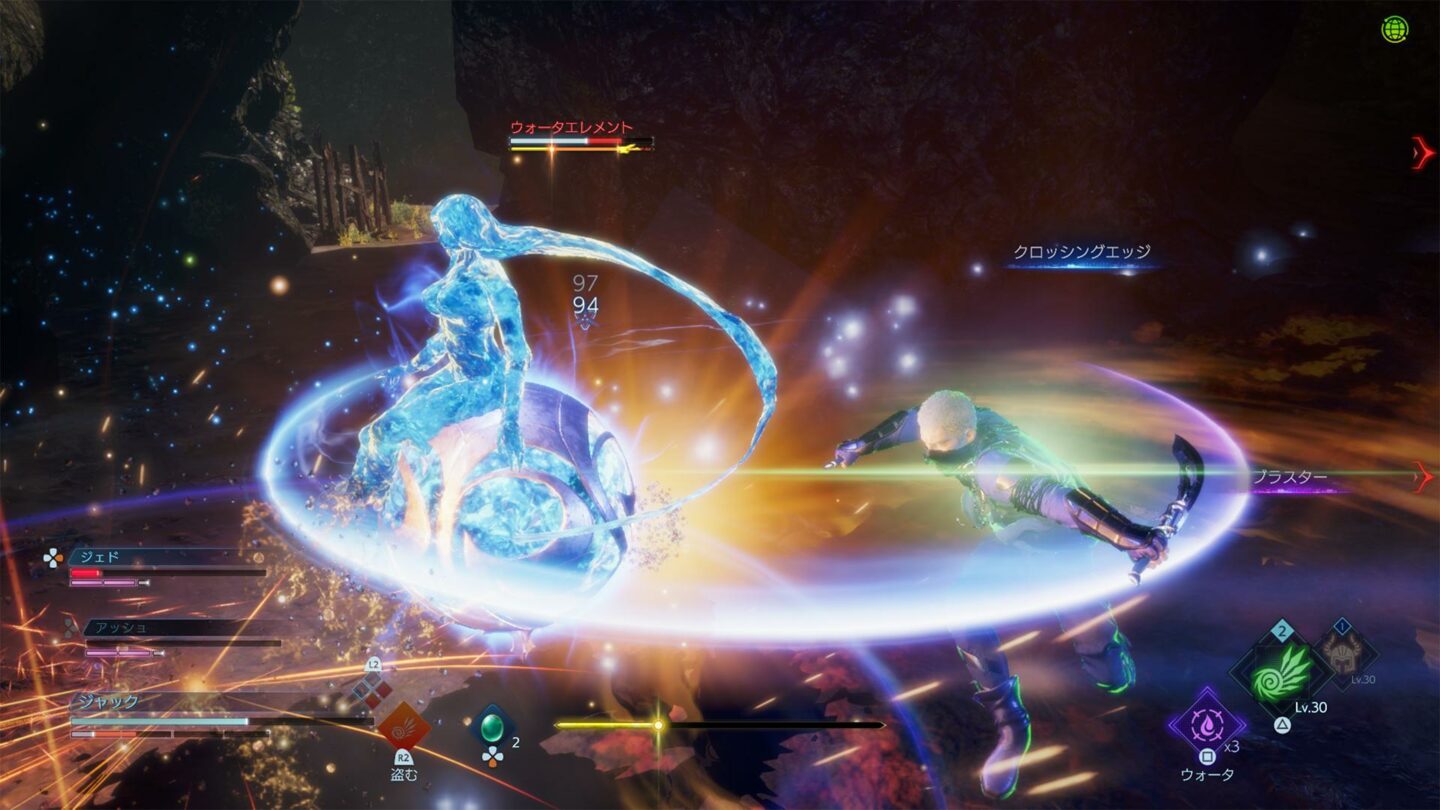Click the Square button prompt beside Water spell

coord(1207,756)
